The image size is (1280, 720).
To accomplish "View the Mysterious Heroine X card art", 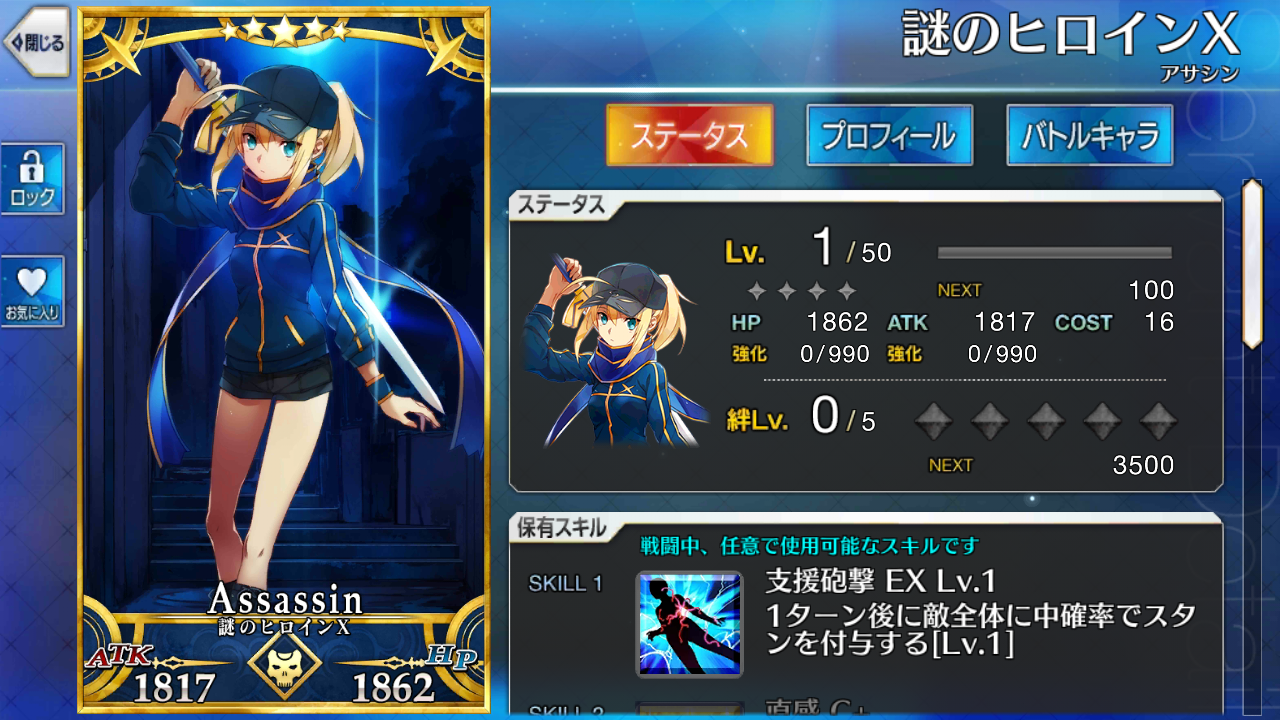I will click(284, 330).
